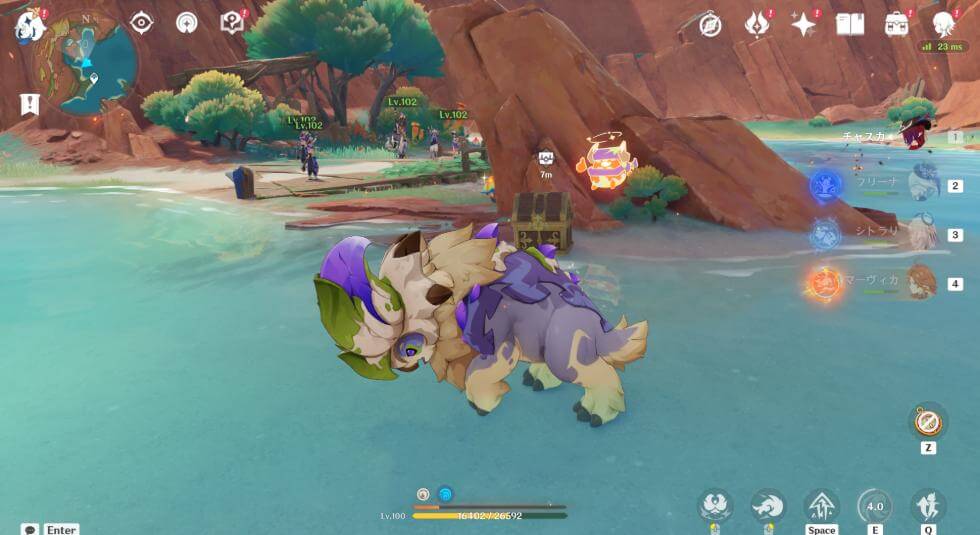Screen dimensions: 980x535
Task: Toggle the eye-shaped Elemental Sight icon
Action: (x=142, y=23)
